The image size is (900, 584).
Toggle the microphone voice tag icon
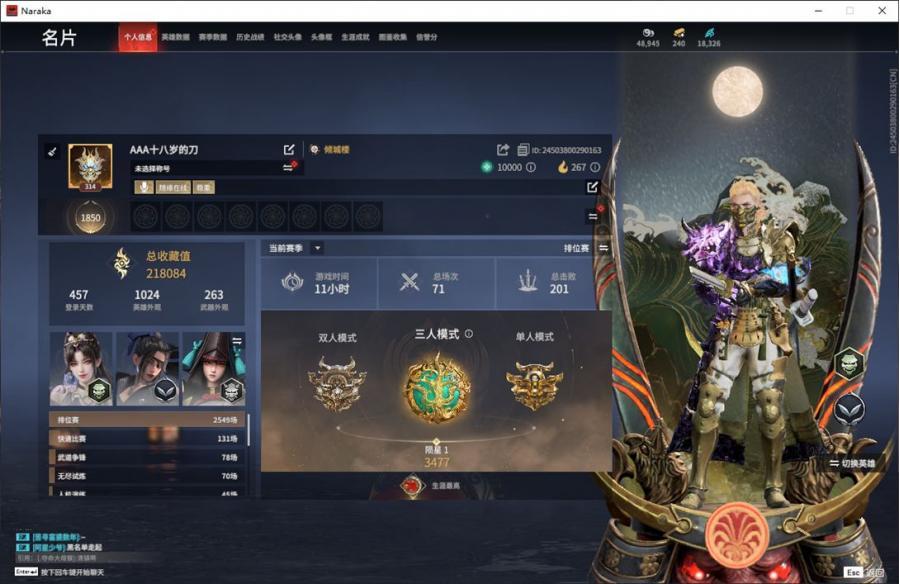pyautogui.click(x=143, y=187)
